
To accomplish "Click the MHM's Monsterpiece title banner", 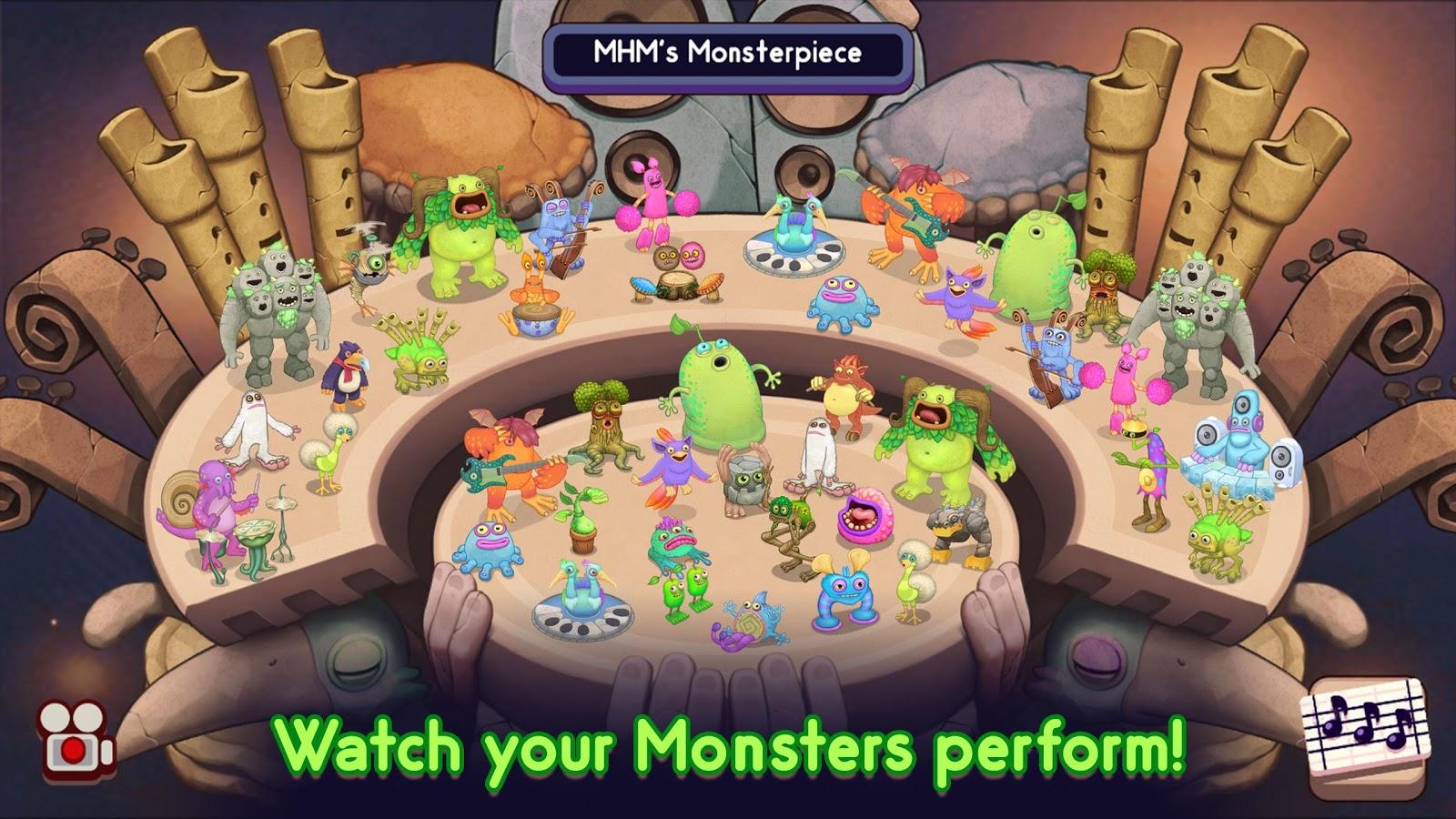I will pyautogui.click(x=728, y=55).
